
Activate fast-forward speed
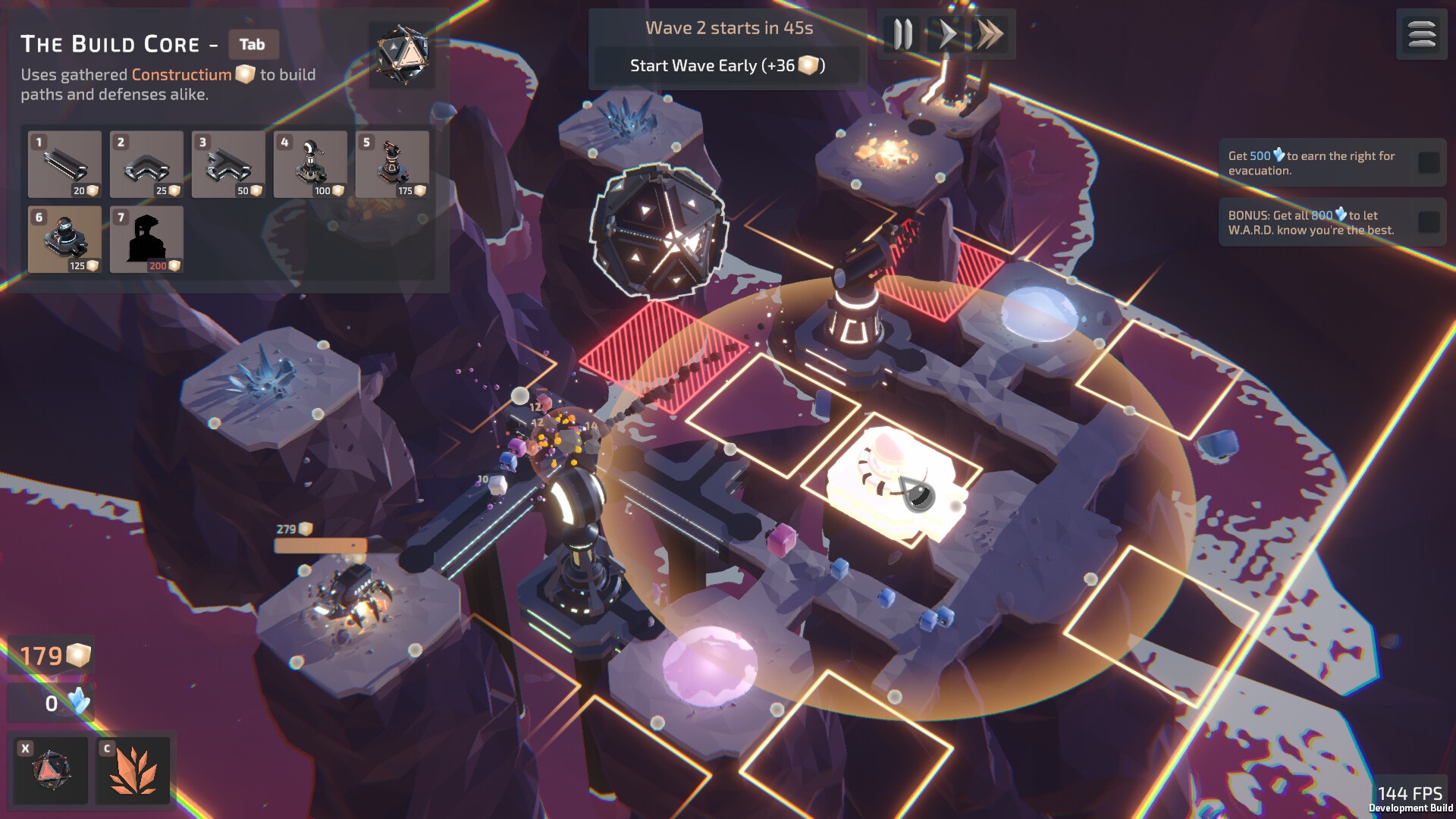(990, 35)
